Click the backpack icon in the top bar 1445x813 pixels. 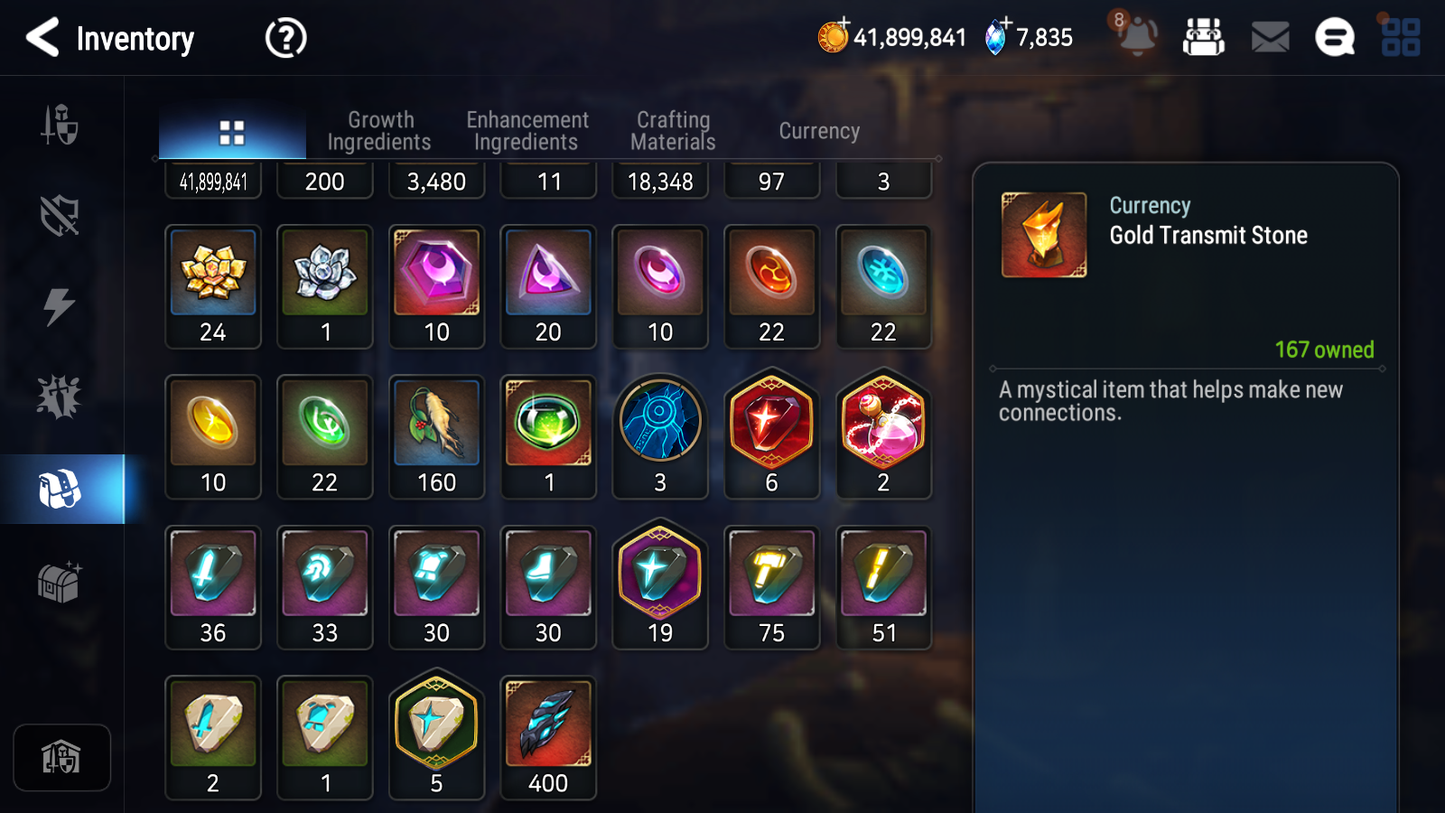coord(1203,36)
